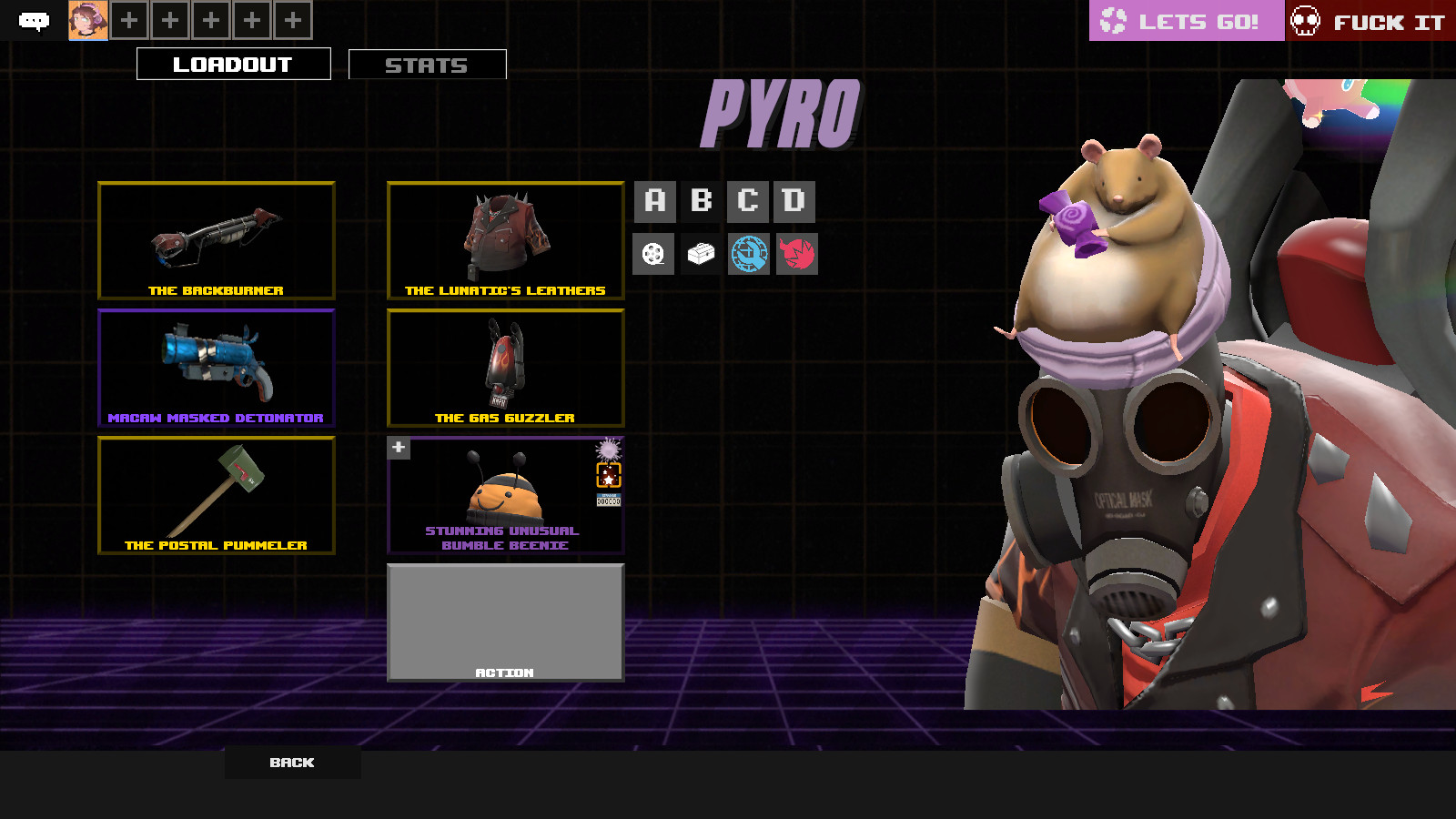Click the BACK button
The image size is (1456, 819).
tap(291, 763)
